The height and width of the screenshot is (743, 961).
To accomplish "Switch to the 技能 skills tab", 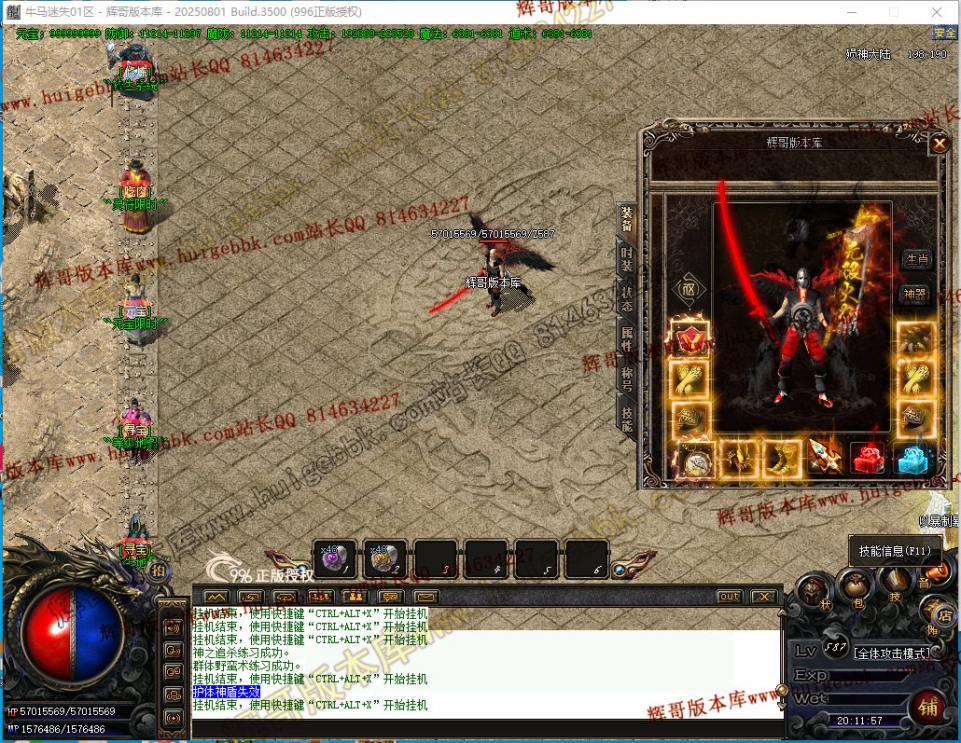I will coord(626,418).
